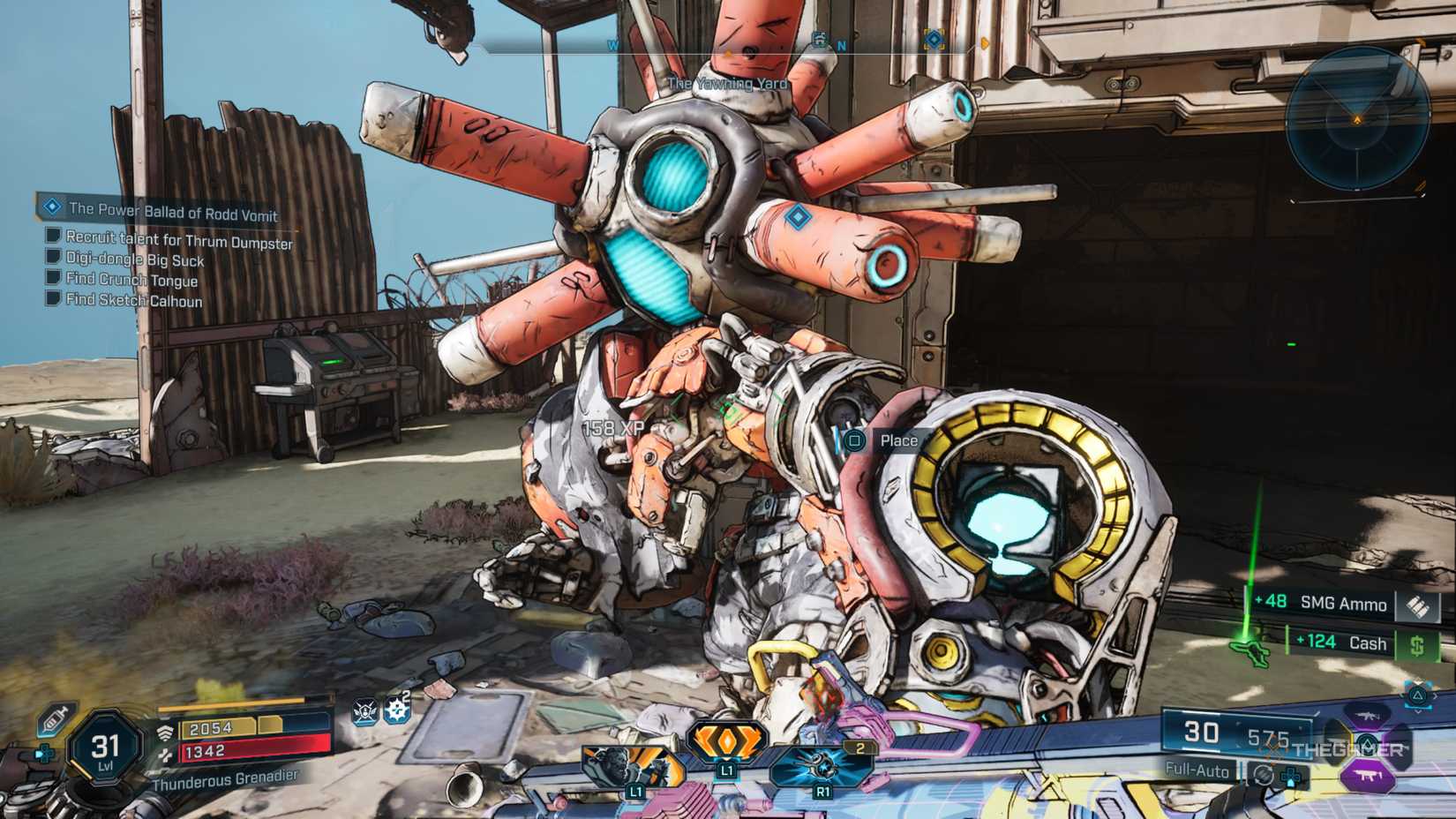Switch to the top purple rifle slot
This screenshot has height=819, width=1456.
tap(1367, 715)
